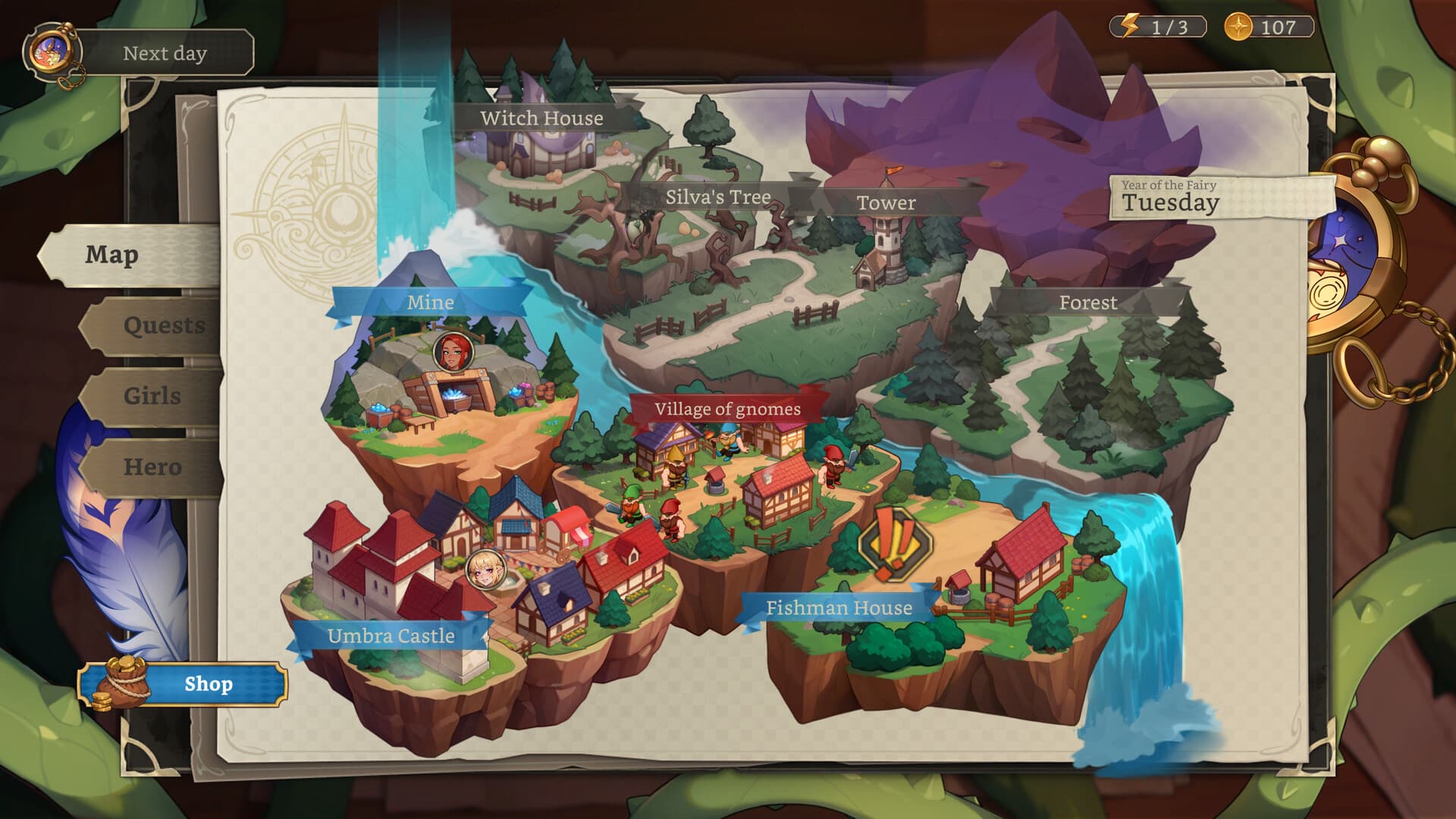Go to the Hero tab

pos(152,466)
